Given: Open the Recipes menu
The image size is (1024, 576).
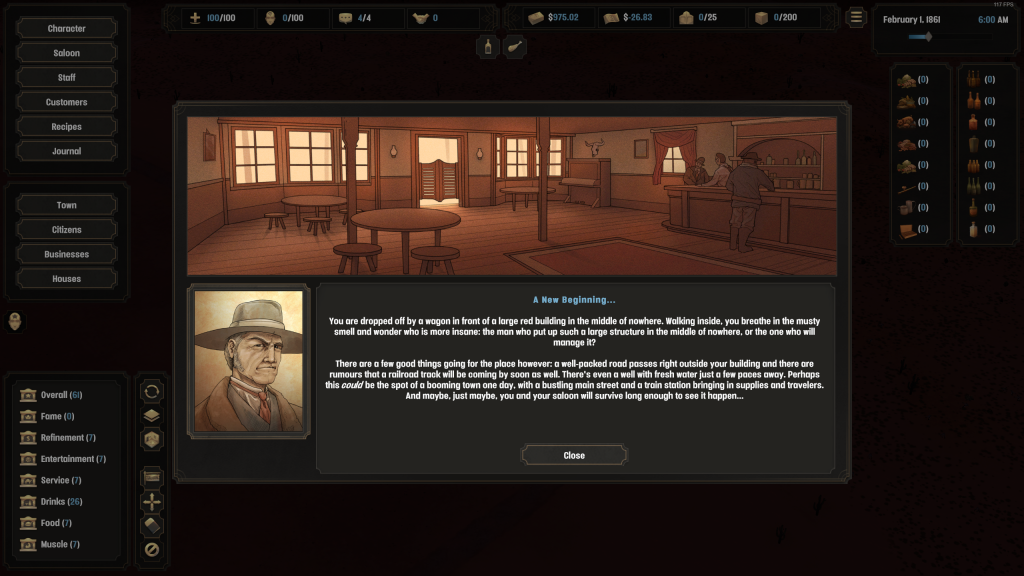Looking at the screenshot, I should (x=67, y=127).
